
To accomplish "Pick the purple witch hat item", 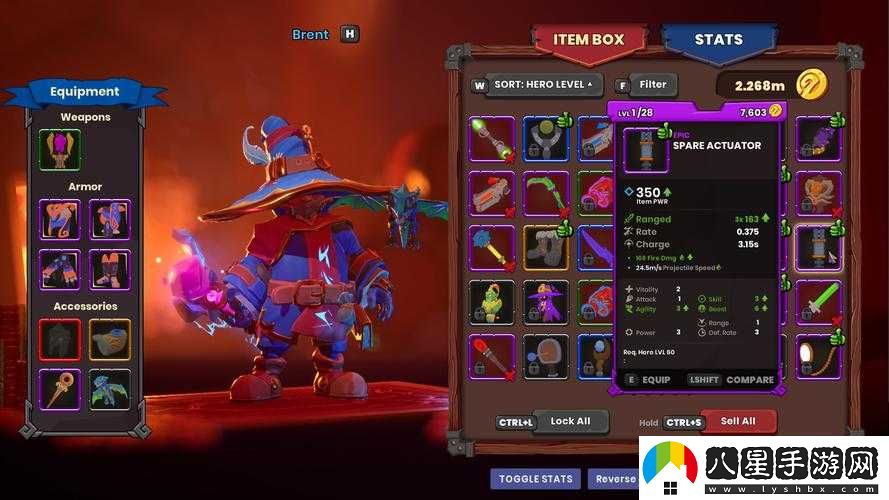I will (x=546, y=301).
